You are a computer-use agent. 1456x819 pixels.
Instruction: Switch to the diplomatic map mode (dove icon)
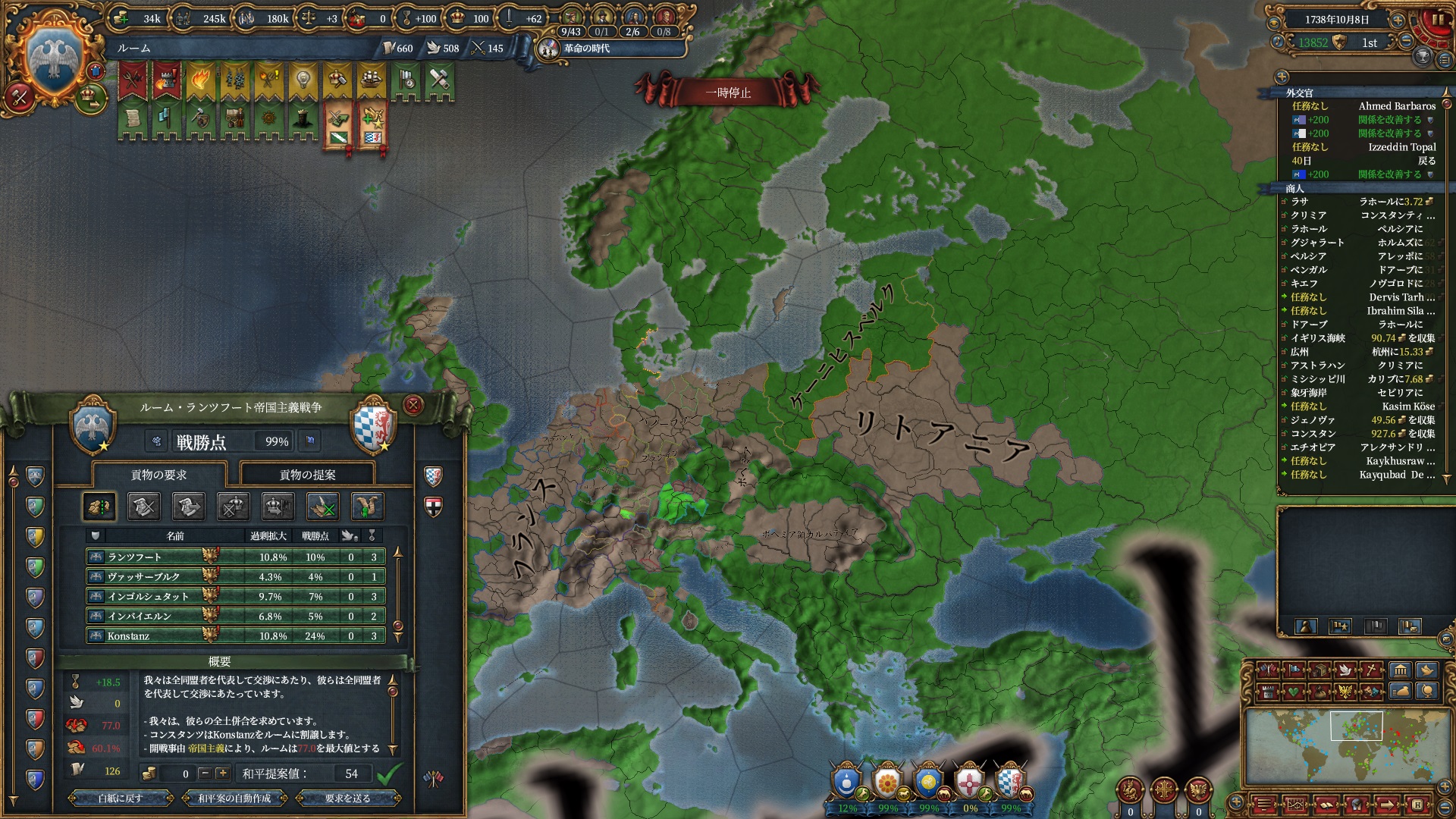click(1345, 670)
